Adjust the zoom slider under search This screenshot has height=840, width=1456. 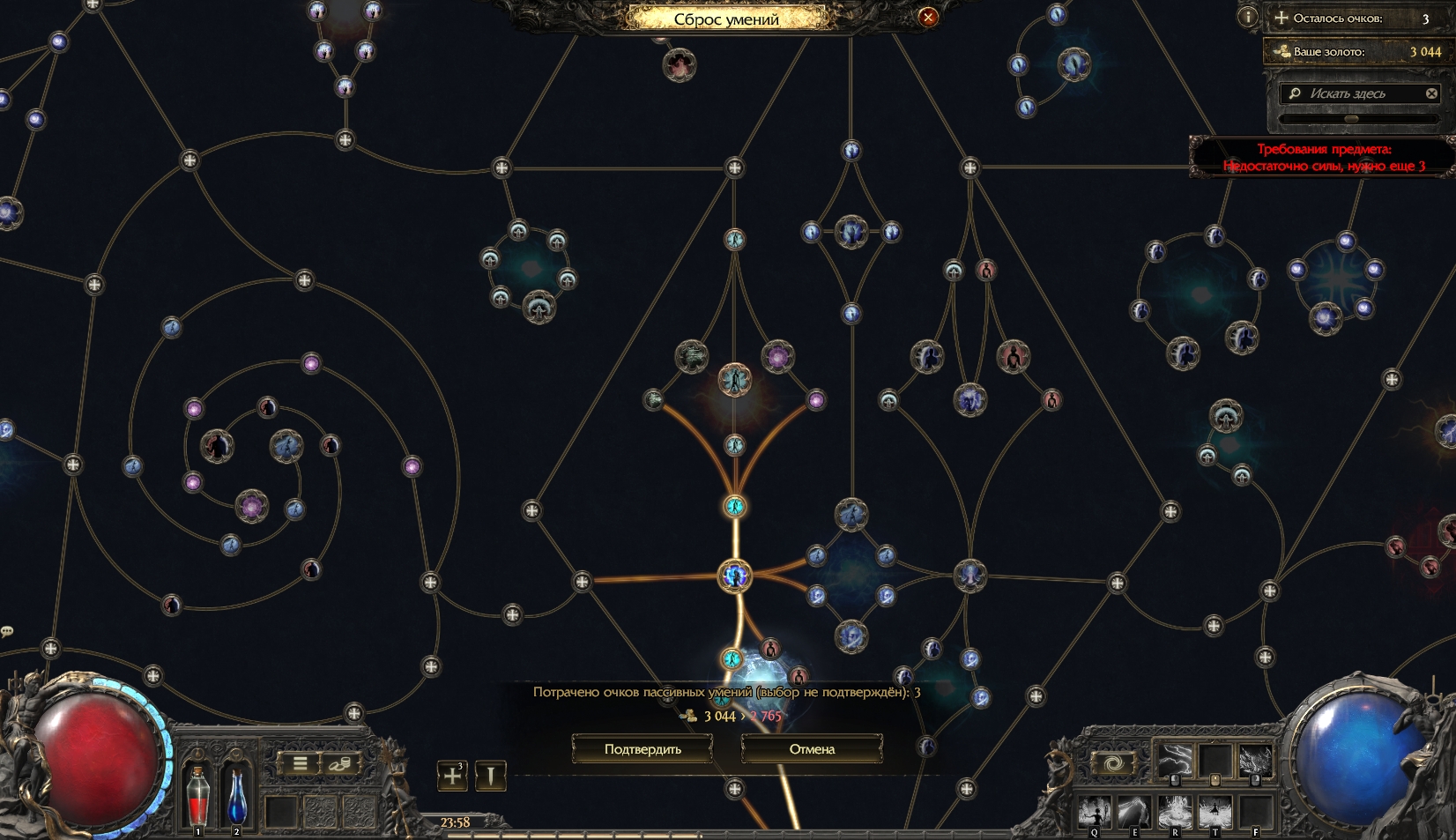(1351, 119)
